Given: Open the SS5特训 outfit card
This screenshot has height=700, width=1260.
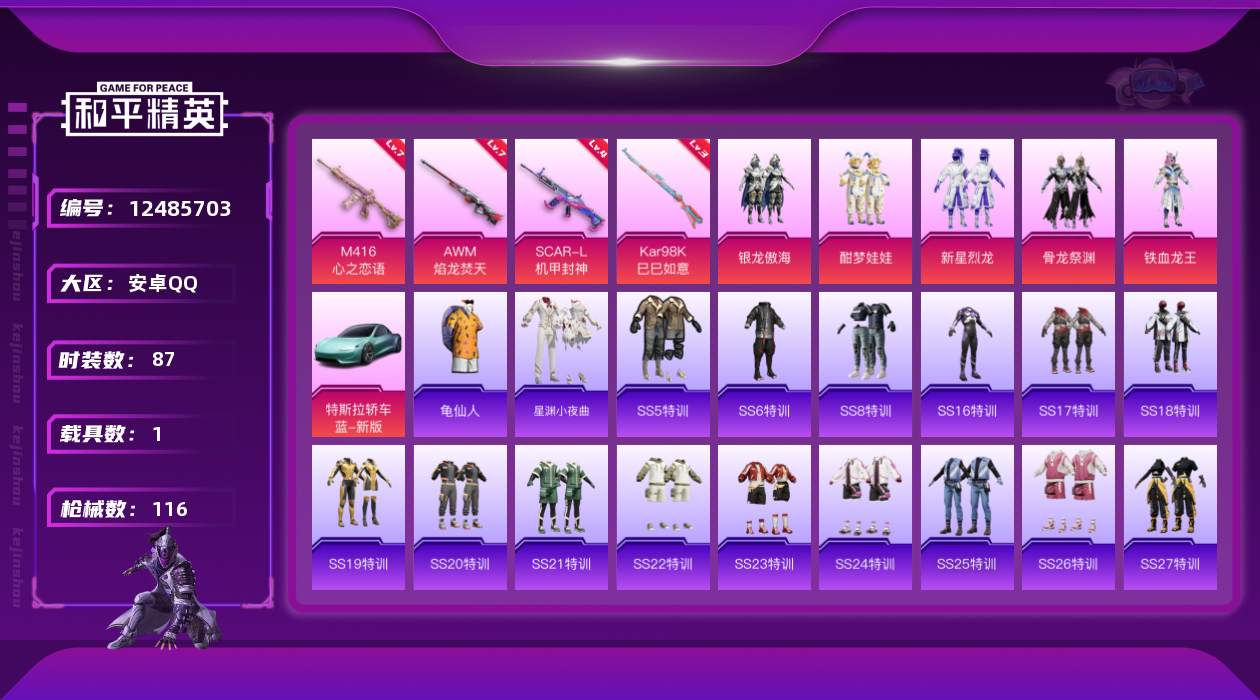Looking at the screenshot, I should pyautogui.click(x=663, y=364).
